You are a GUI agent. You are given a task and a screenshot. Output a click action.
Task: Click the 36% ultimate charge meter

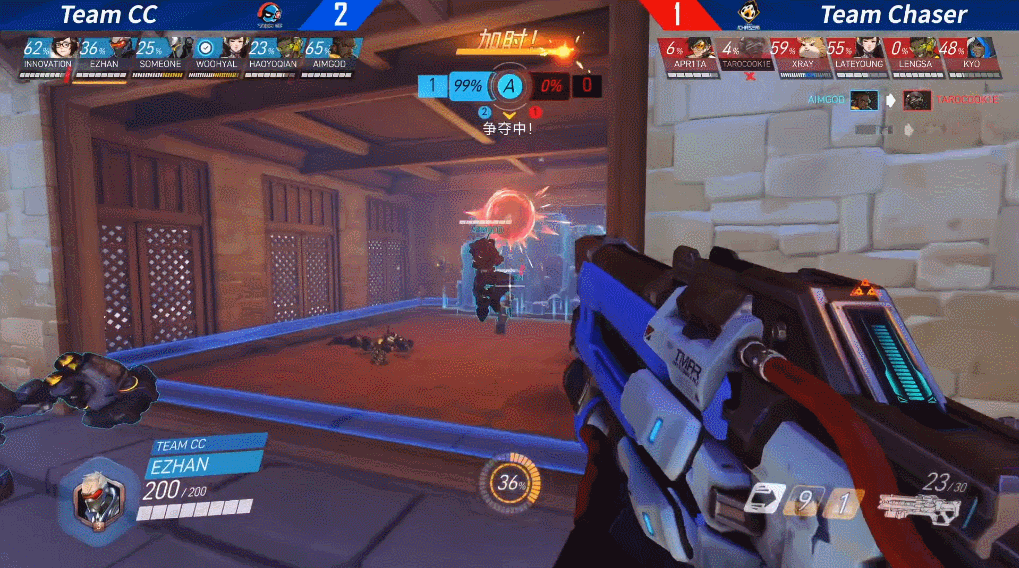pyautogui.click(x=512, y=484)
